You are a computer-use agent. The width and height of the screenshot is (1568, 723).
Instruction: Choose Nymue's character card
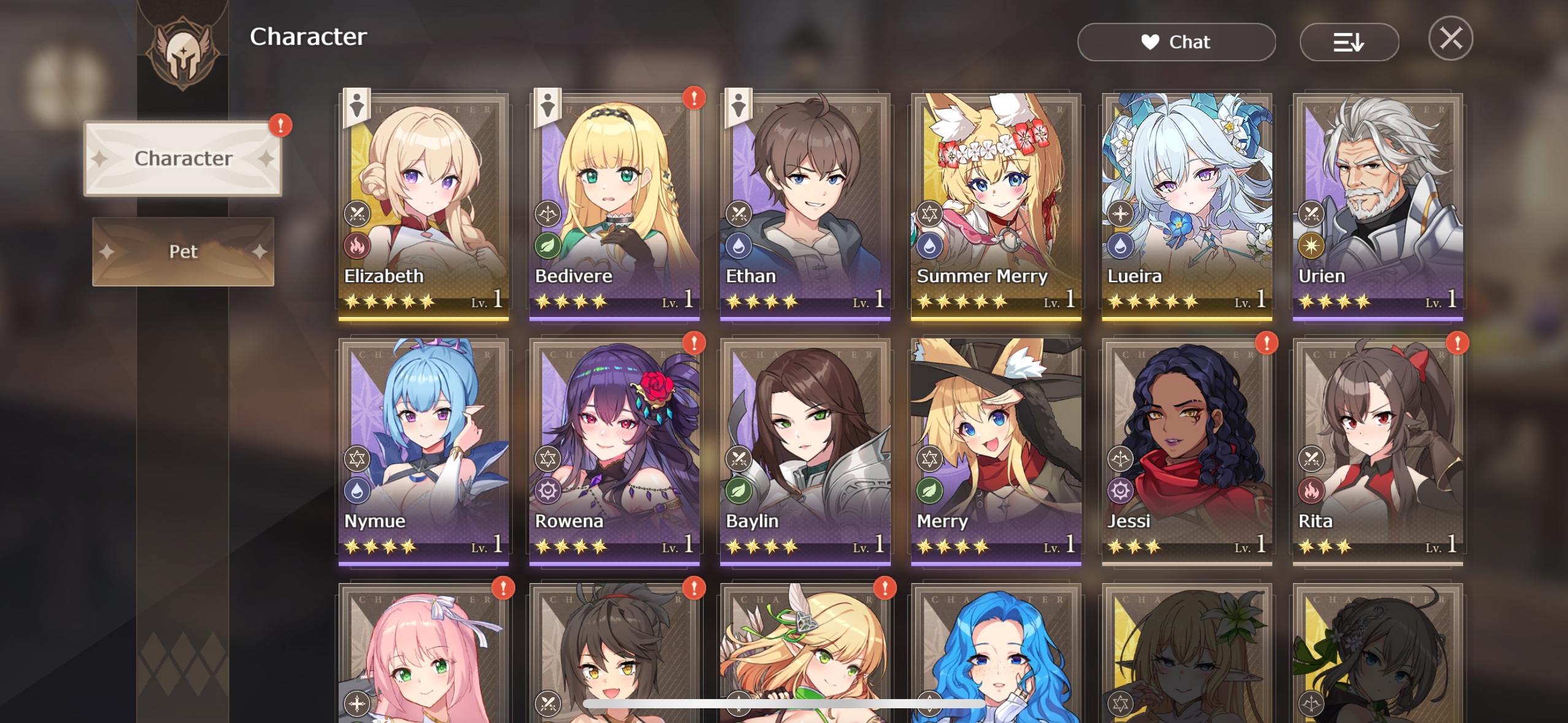pos(423,451)
